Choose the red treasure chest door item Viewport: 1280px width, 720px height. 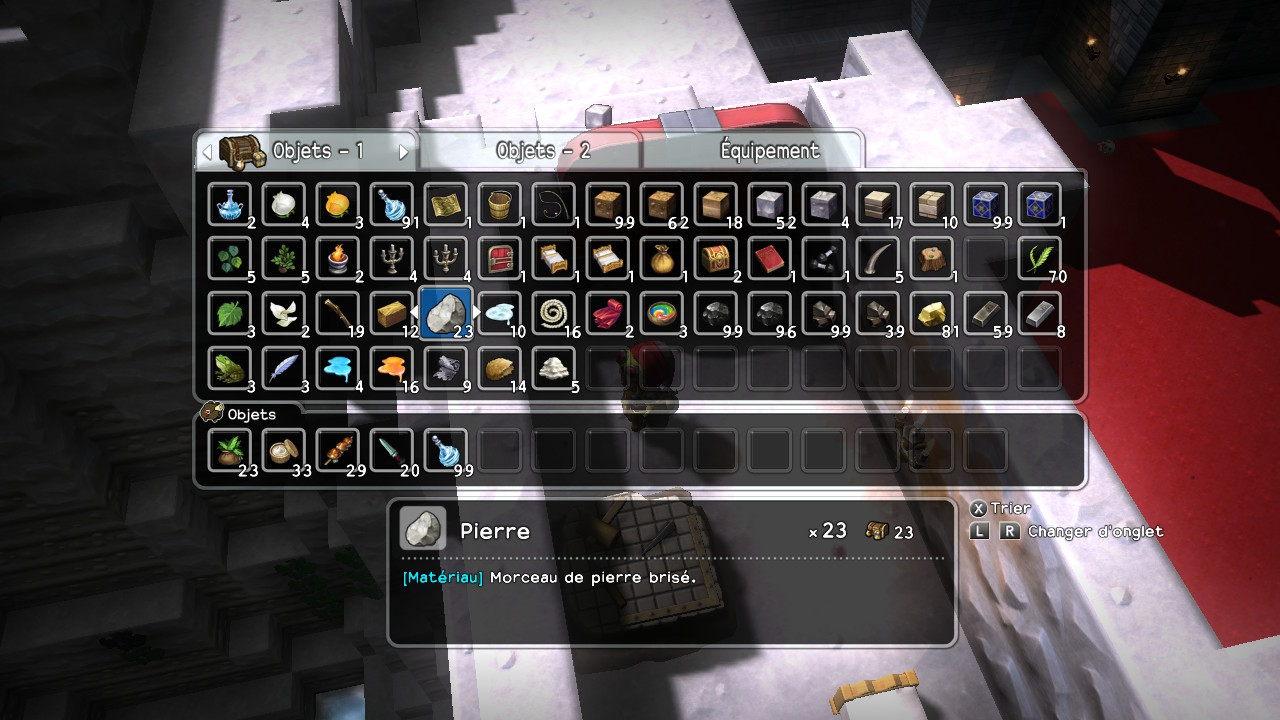(500, 258)
